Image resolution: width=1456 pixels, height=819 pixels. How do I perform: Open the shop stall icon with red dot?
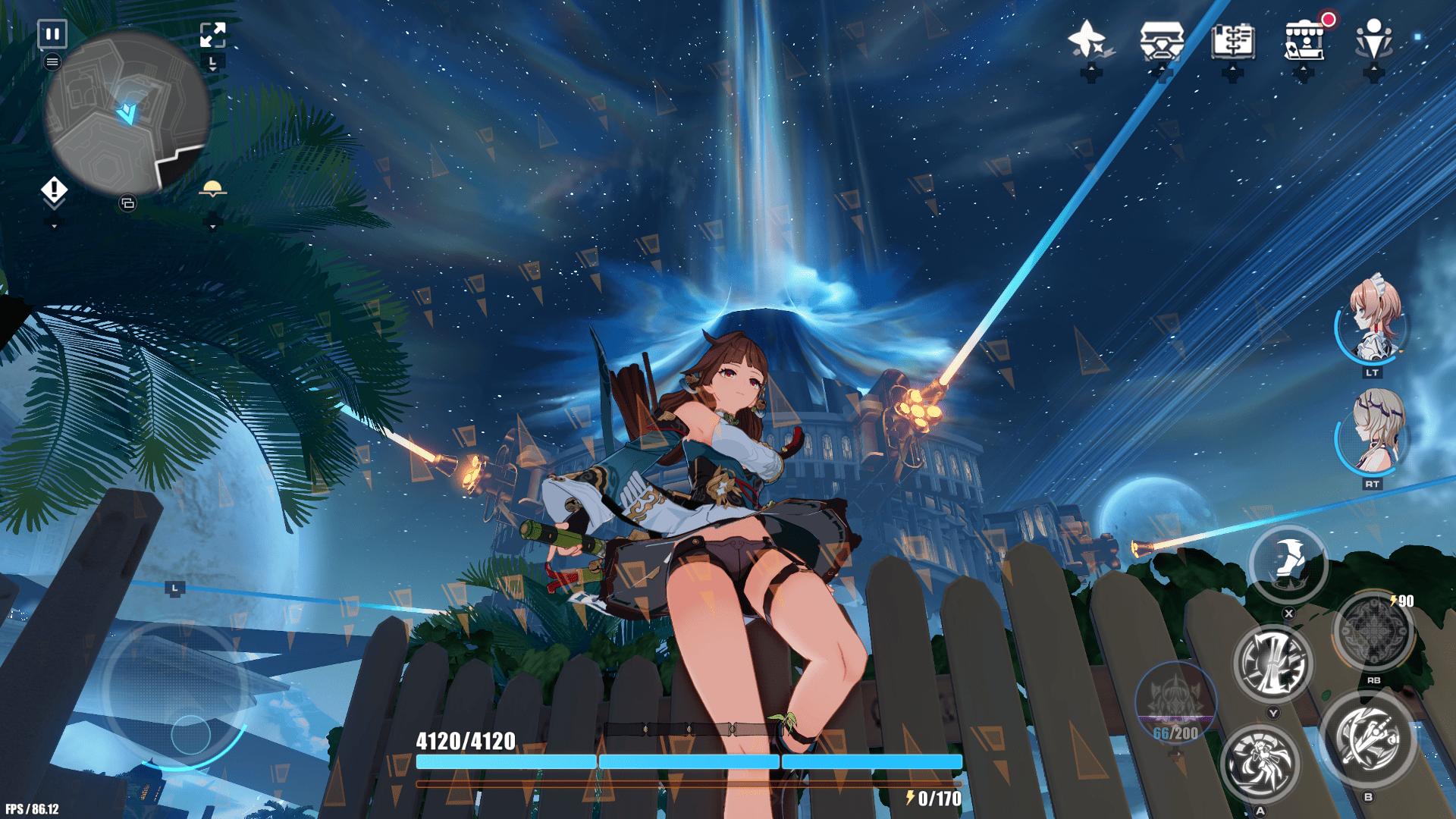(1304, 39)
